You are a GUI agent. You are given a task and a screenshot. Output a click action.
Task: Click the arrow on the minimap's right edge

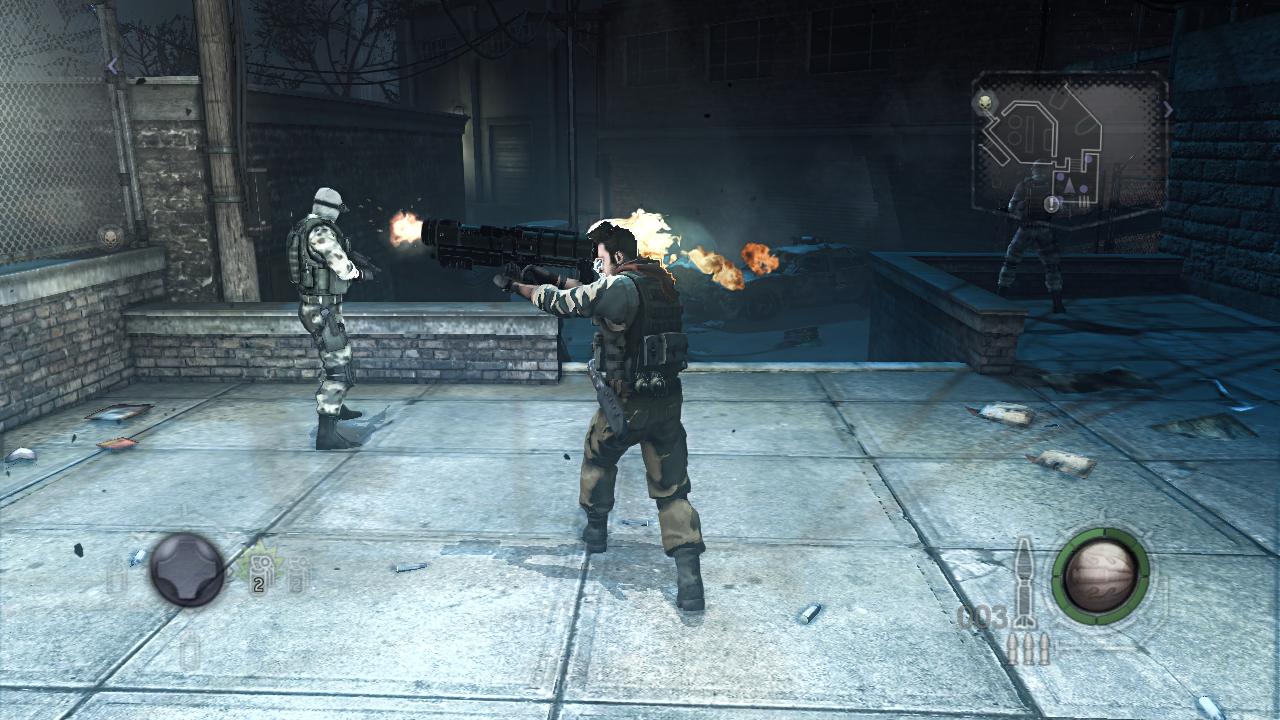click(x=1167, y=109)
